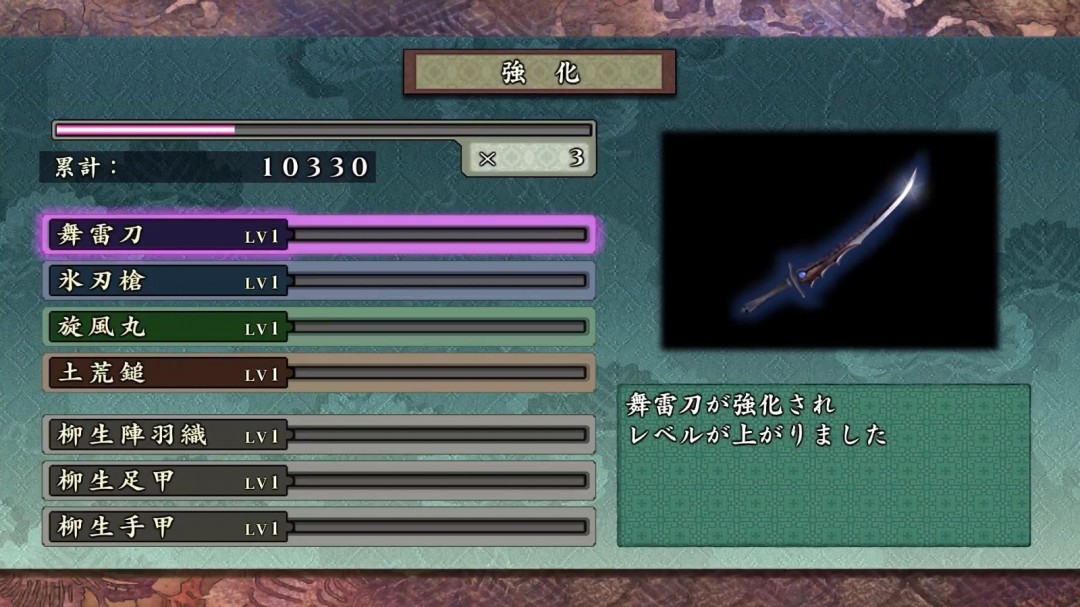Select the 柳生手甲 gauntlet row
1080x607 pixels.
[318, 527]
